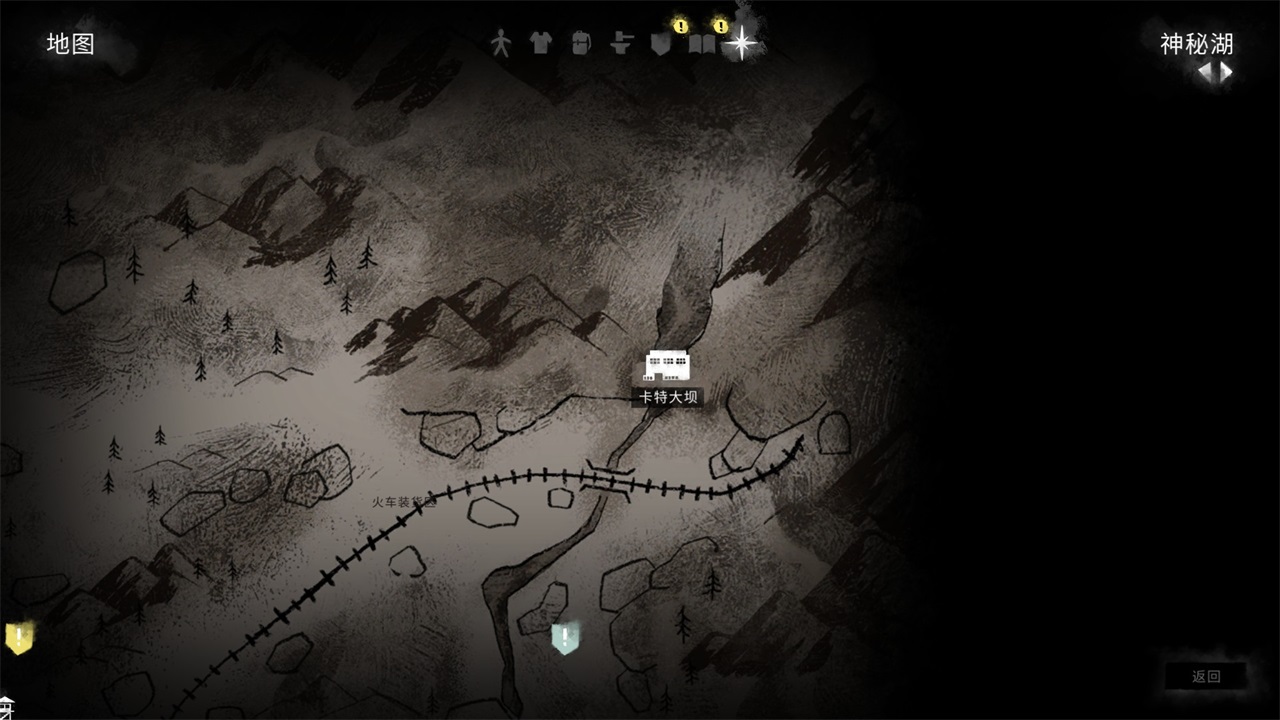Switch to the anvil crafting tab
Screen dimensions: 1280x720
[x=622, y=43]
